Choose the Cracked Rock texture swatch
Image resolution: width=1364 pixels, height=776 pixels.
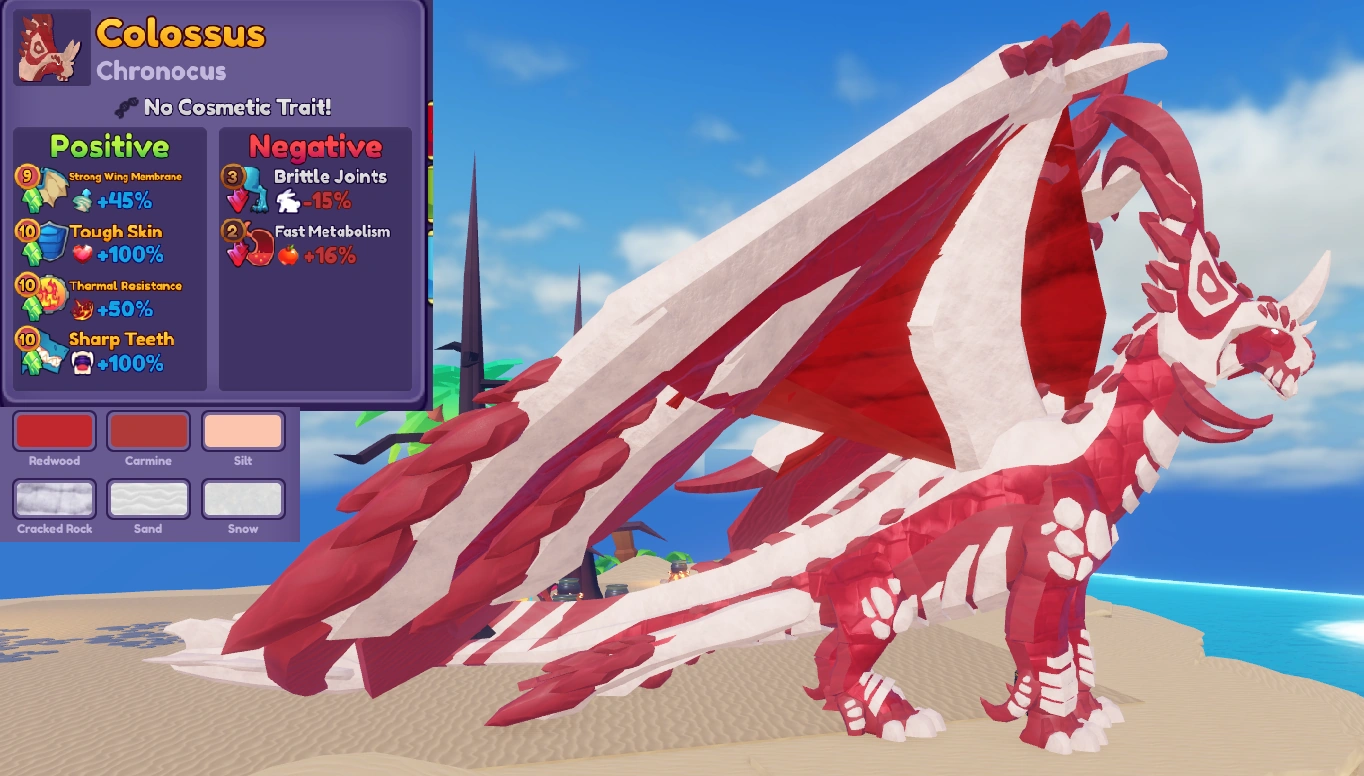(53, 500)
